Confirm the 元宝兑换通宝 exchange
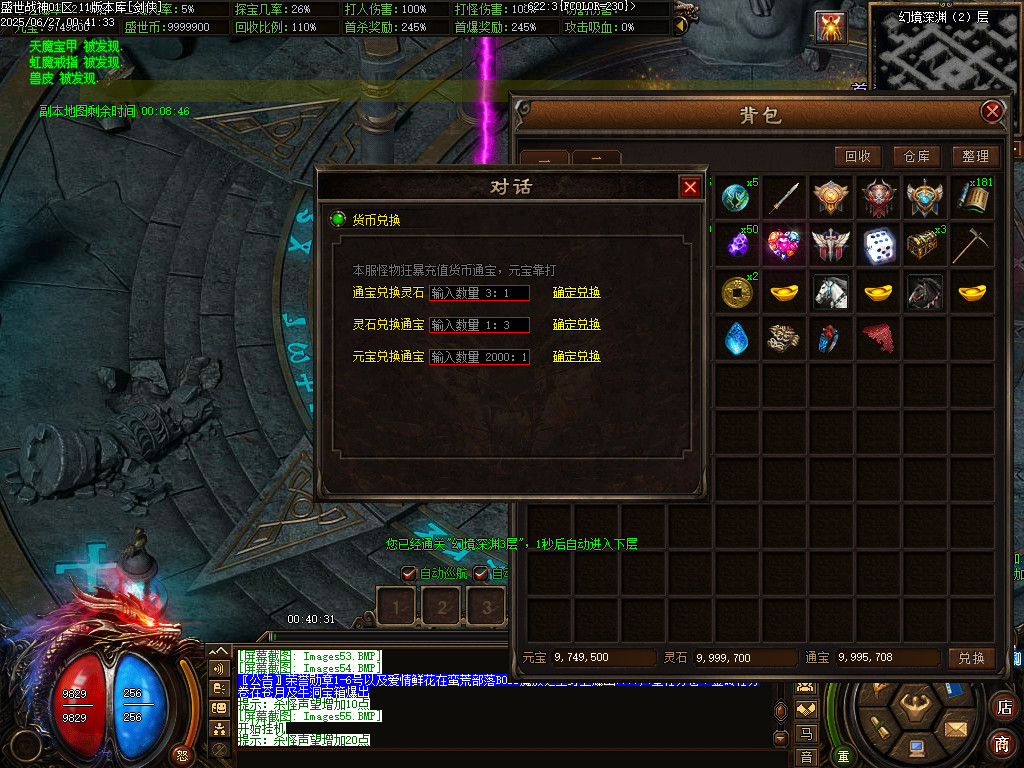Viewport: 1024px width, 768px height. pos(577,356)
